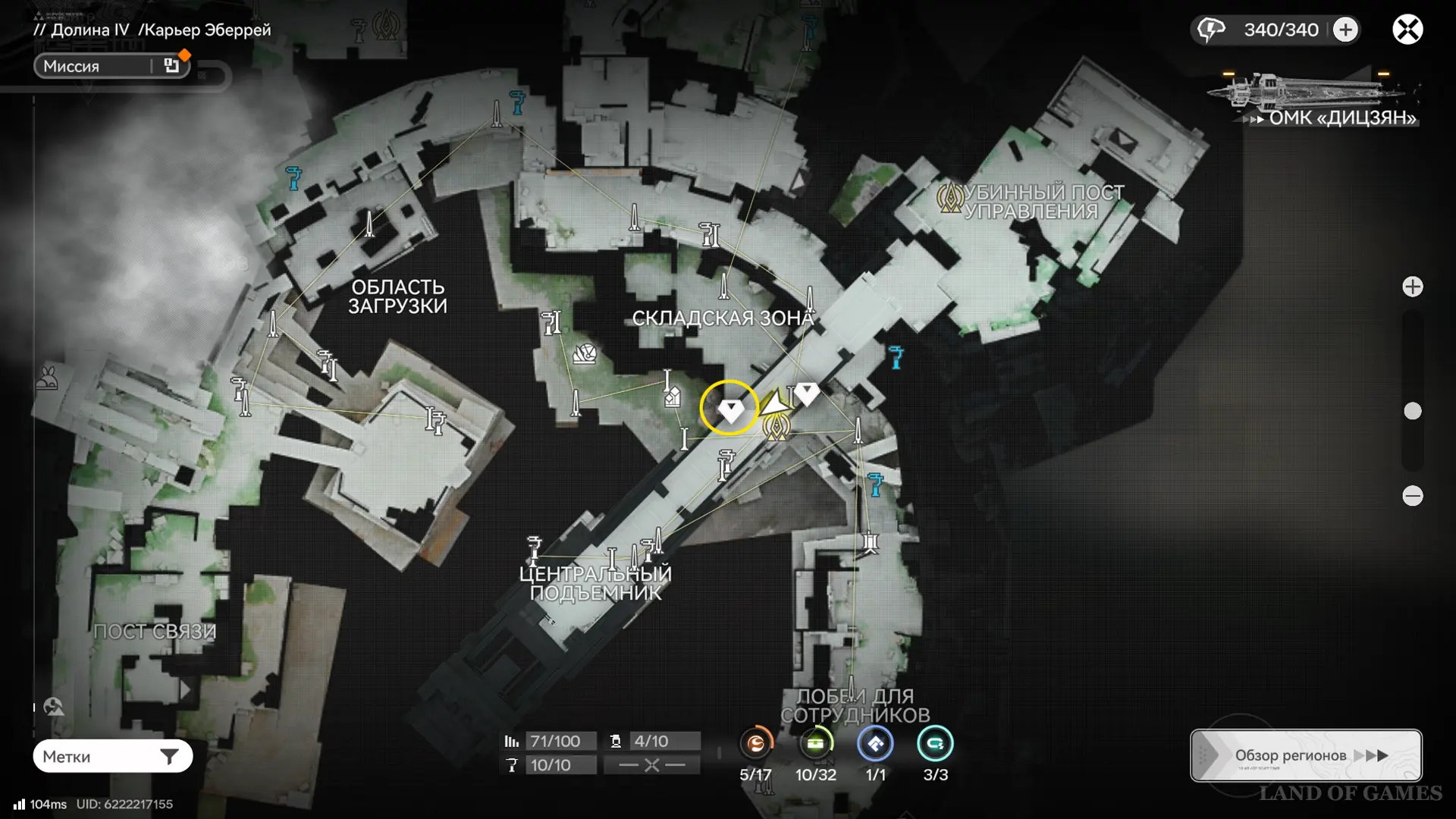This screenshot has height=819, width=1456.
Task: Click the map zoom slider handle
Action: (1412, 411)
